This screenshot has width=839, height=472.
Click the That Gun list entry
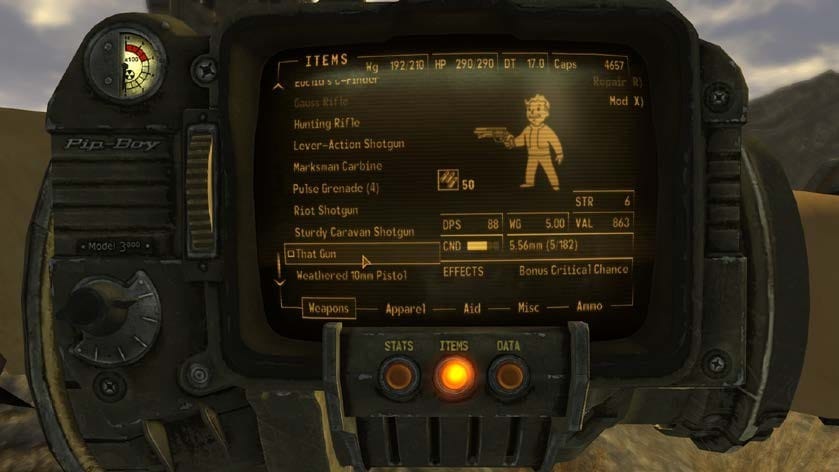pos(318,254)
